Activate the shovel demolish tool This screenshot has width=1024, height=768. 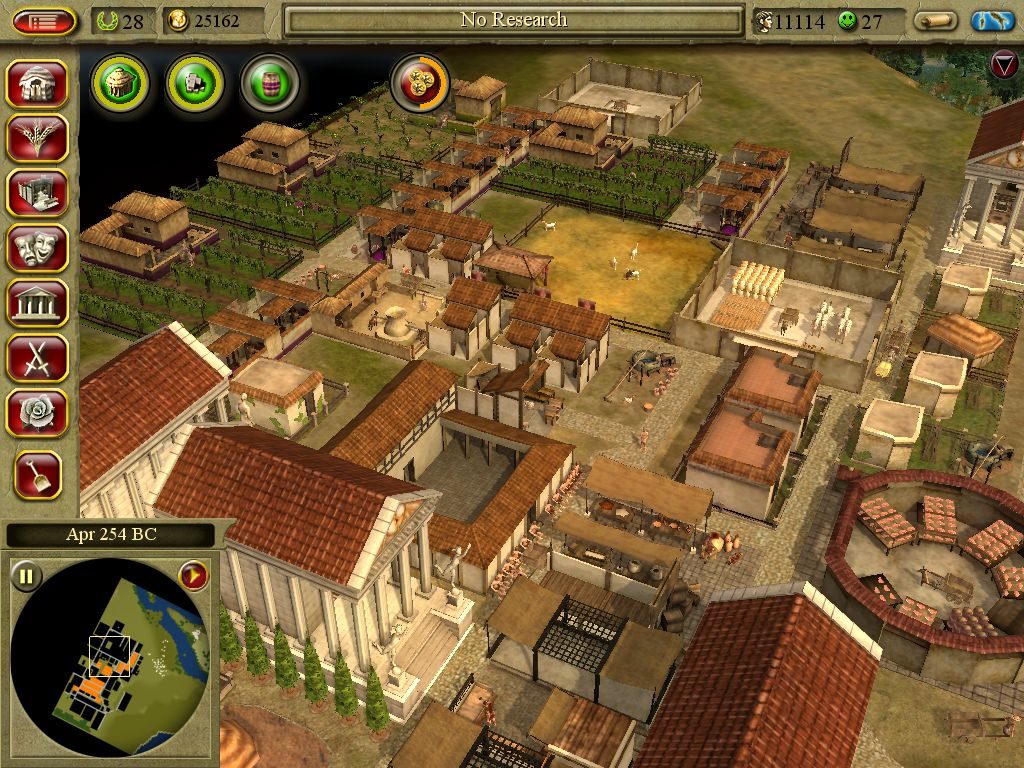point(39,475)
